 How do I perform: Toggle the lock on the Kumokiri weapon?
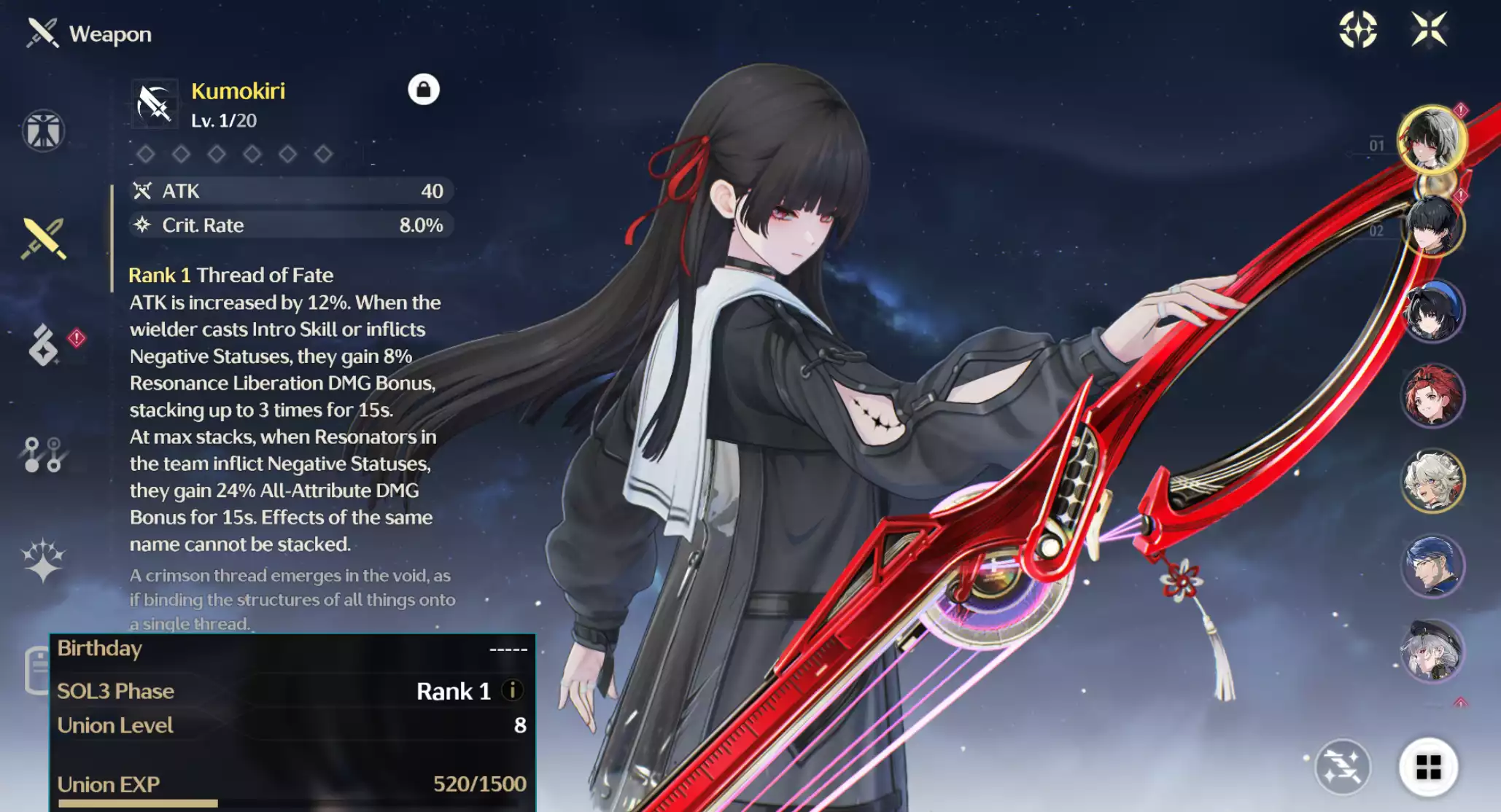423,89
